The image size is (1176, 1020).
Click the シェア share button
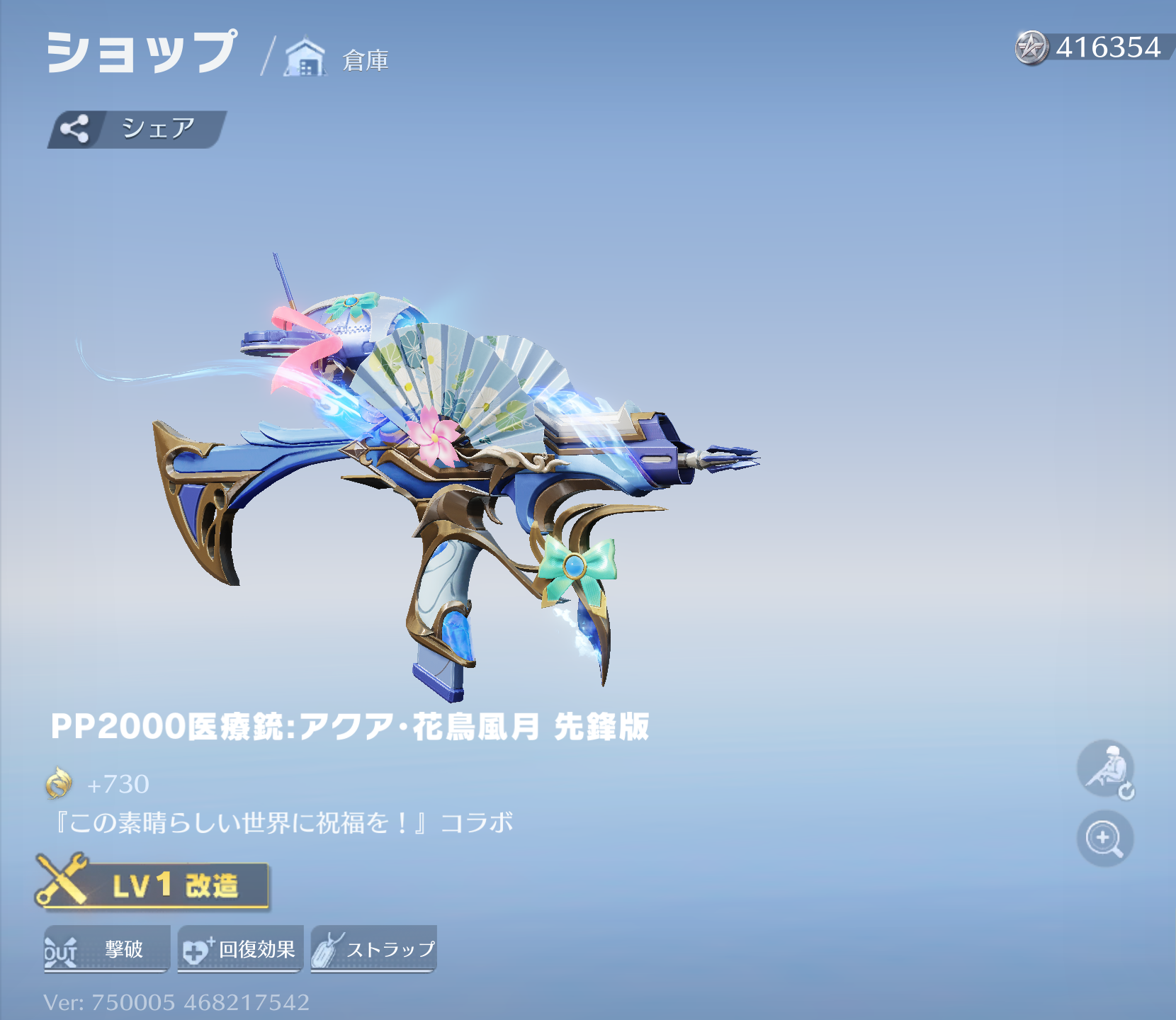tap(135, 128)
